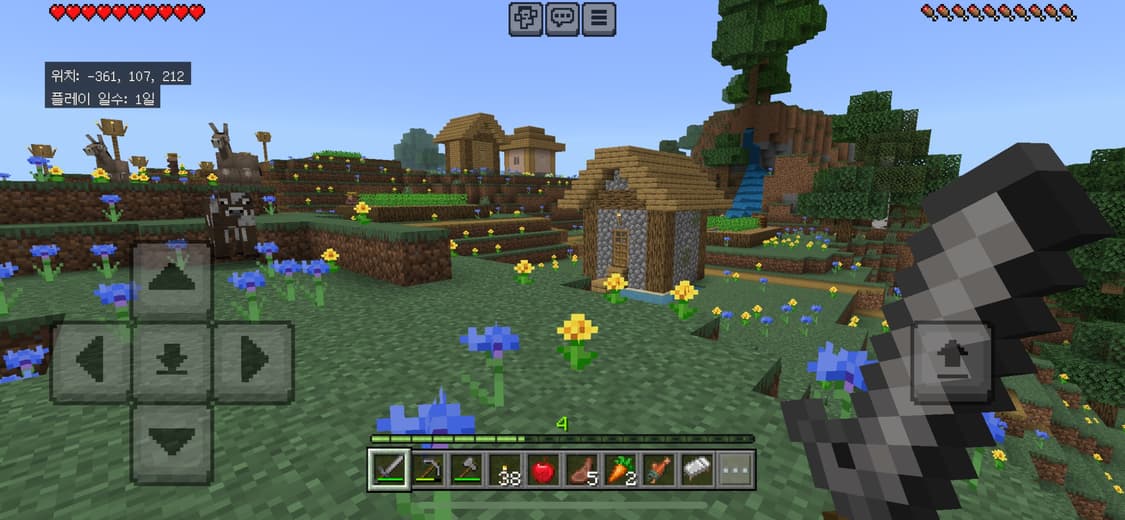
Task: Select the raw meat stack of 5
Action: 581,469
